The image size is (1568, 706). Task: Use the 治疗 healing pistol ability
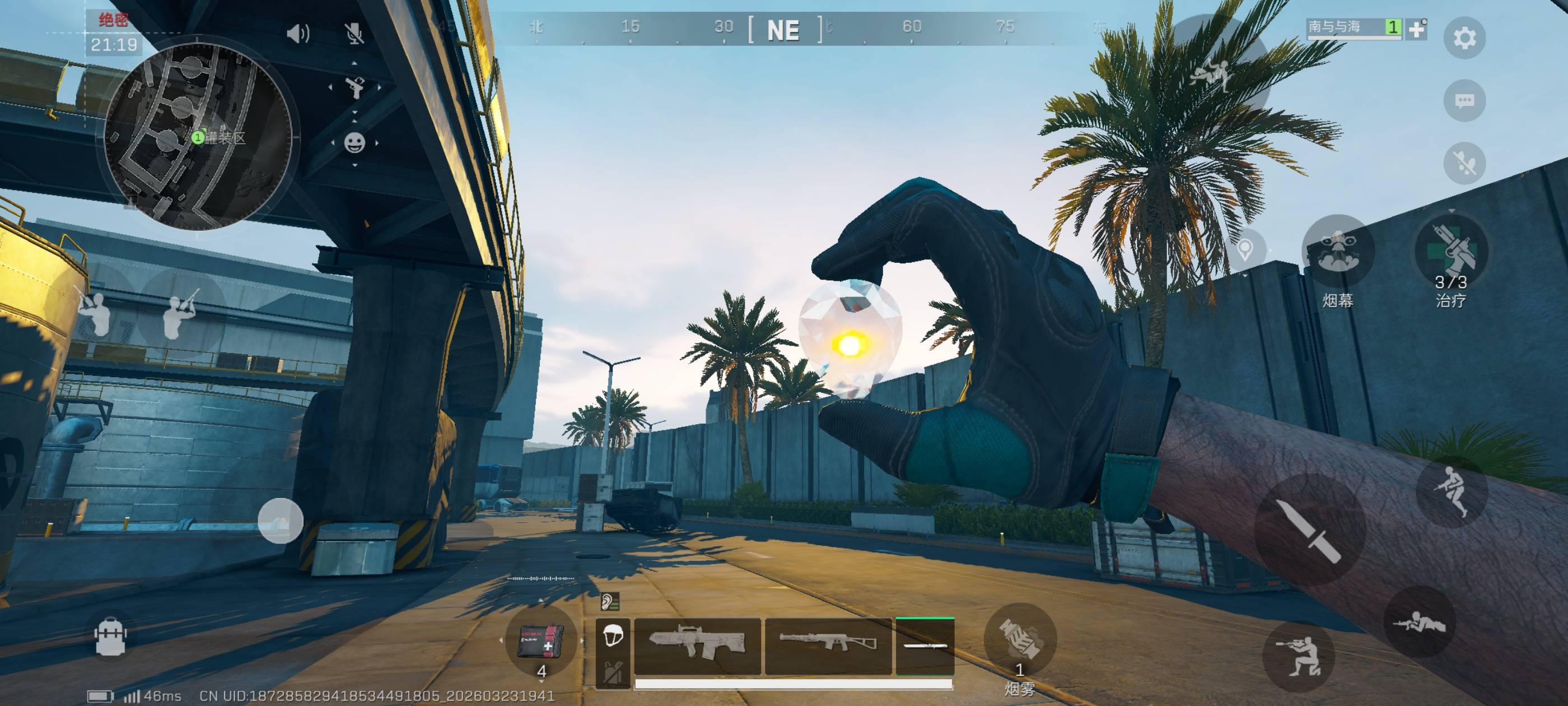tap(1451, 252)
